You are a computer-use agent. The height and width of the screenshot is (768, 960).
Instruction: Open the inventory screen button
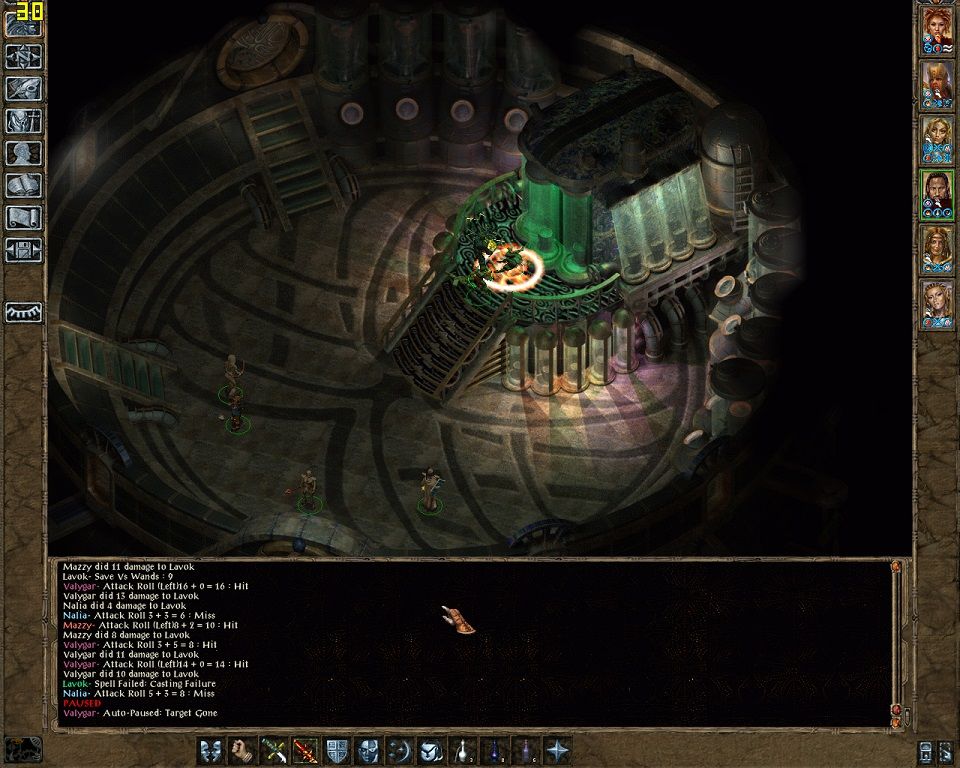pos(23,121)
